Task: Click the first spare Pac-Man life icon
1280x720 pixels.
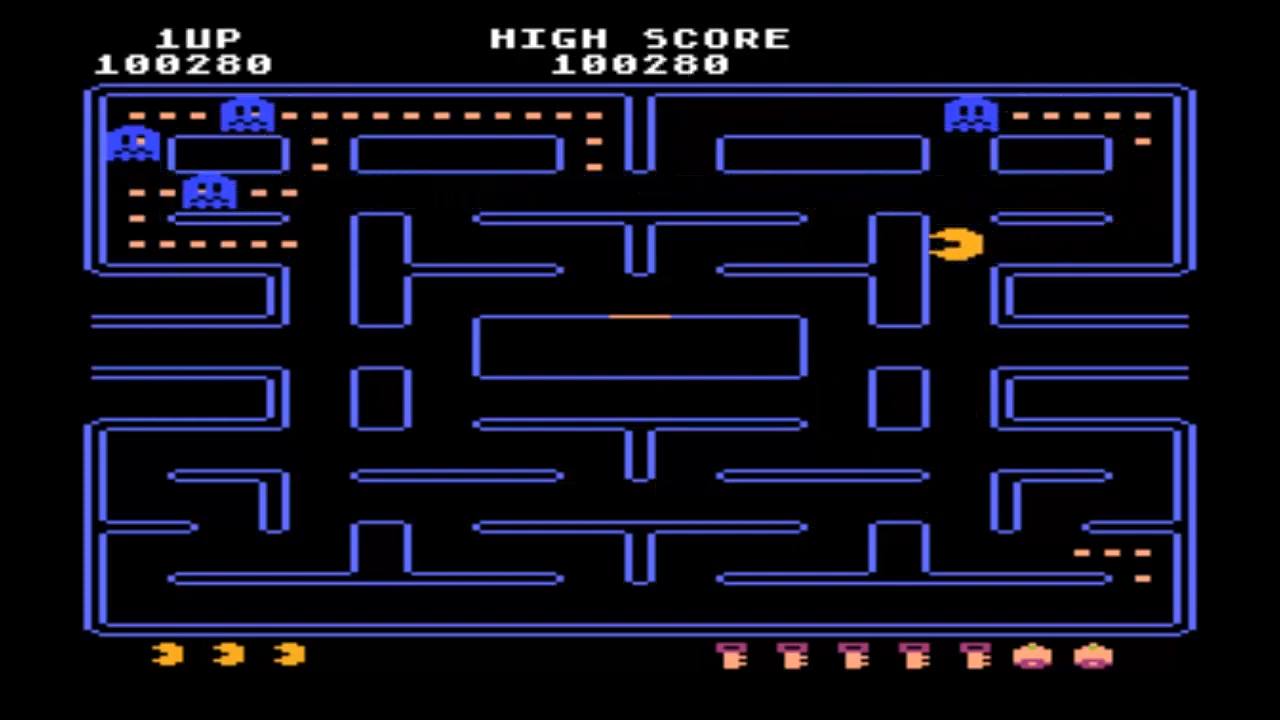Action: (x=166, y=655)
